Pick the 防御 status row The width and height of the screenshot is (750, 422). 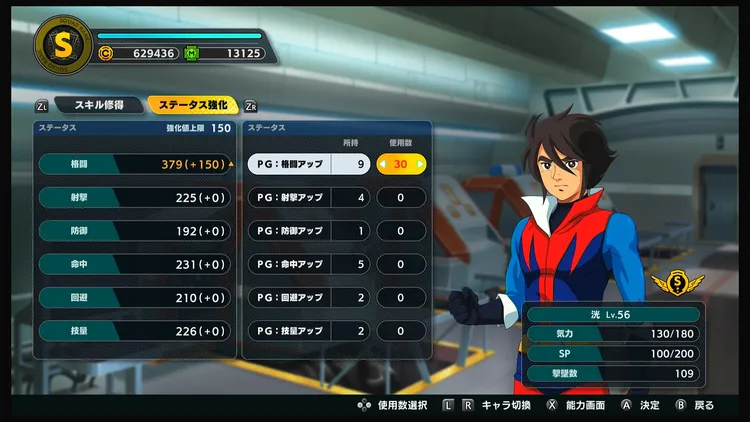[x=134, y=231]
